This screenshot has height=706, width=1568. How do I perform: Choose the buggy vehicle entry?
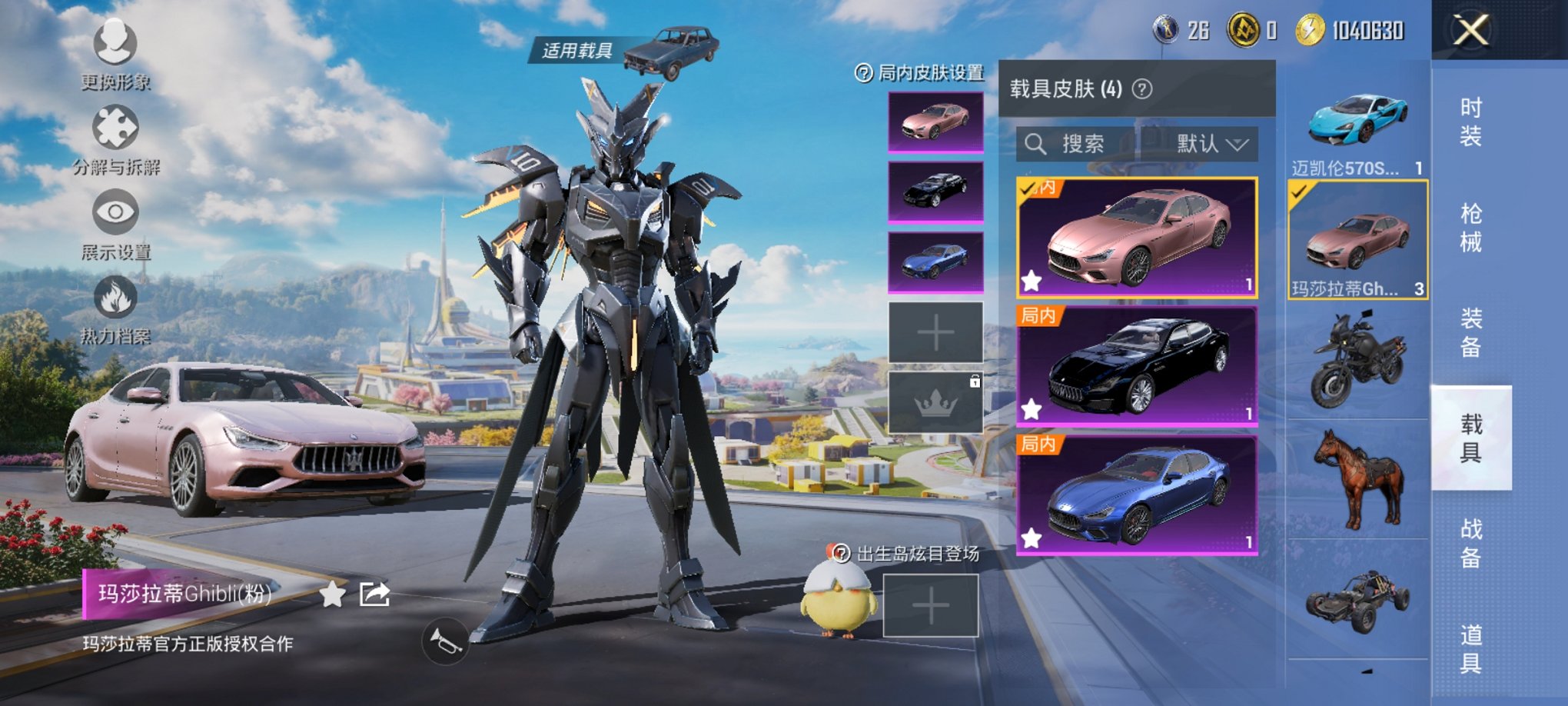(1357, 600)
